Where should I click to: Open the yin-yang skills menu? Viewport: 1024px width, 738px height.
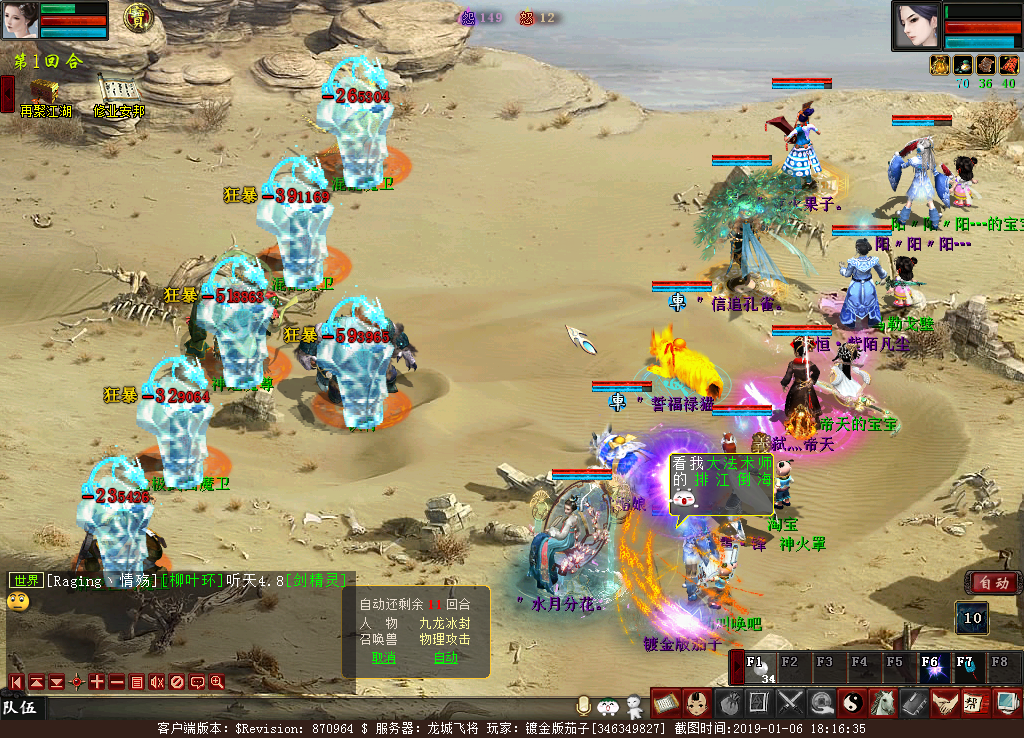coord(852,703)
